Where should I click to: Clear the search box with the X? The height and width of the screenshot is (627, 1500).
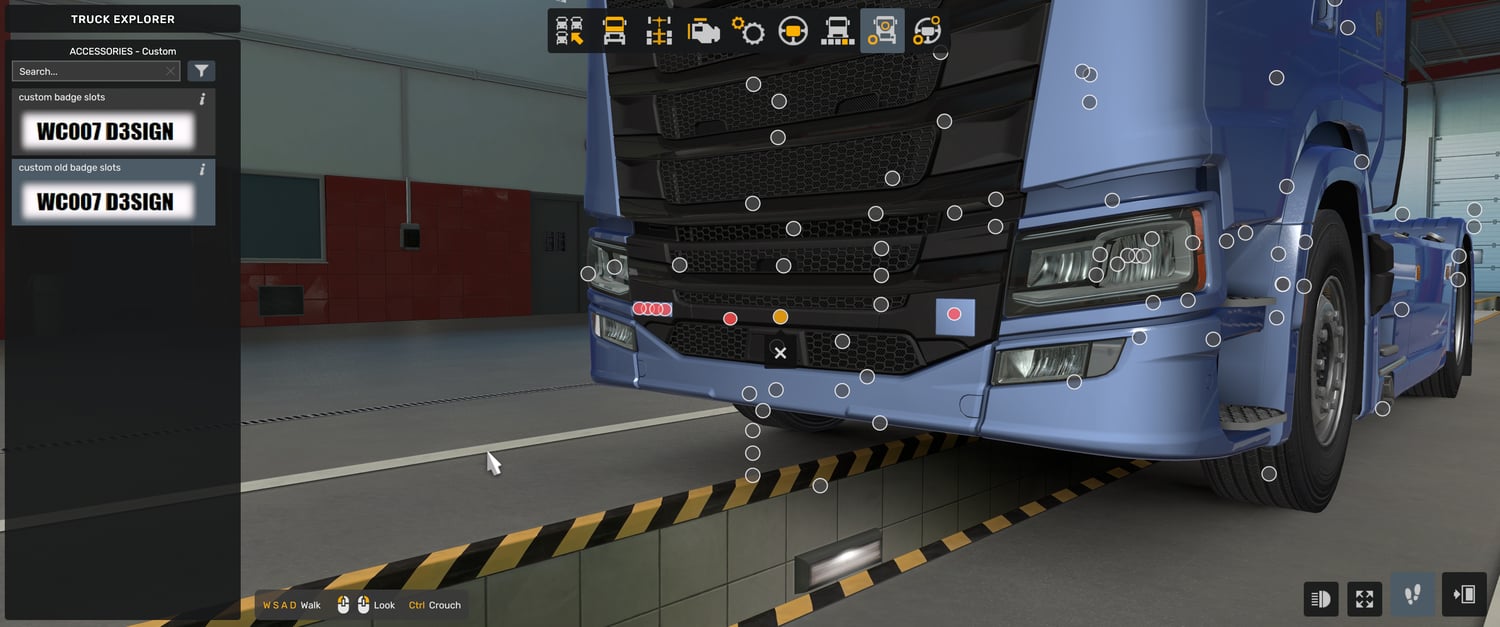pyautogui.click(x=171, y=71)
